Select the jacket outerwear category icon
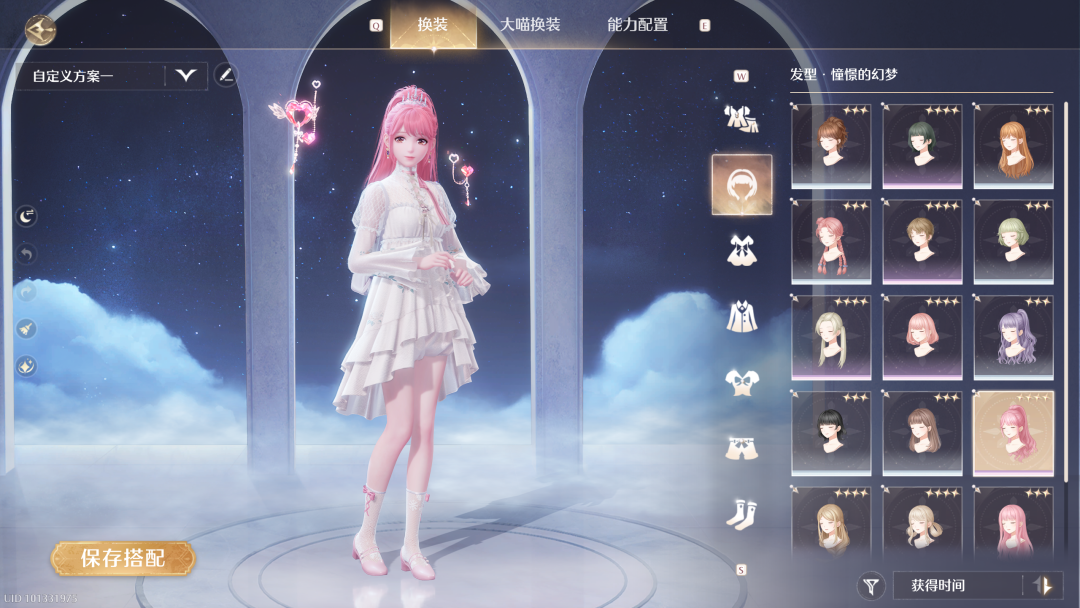1080x608 pixels. [x=741, y=316]
